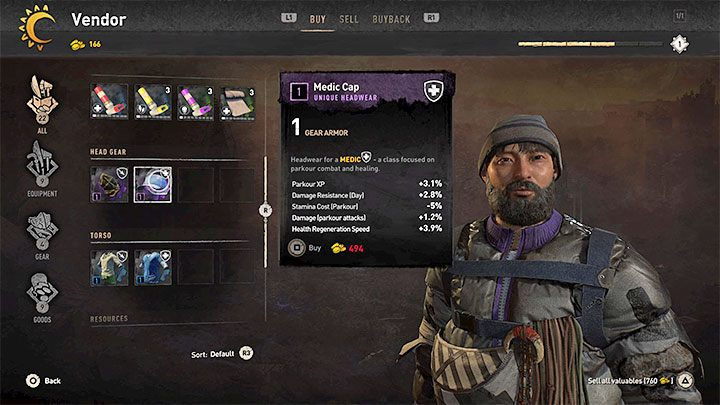
Task: Select the red striped bandage item
Action: click(108, 102)
